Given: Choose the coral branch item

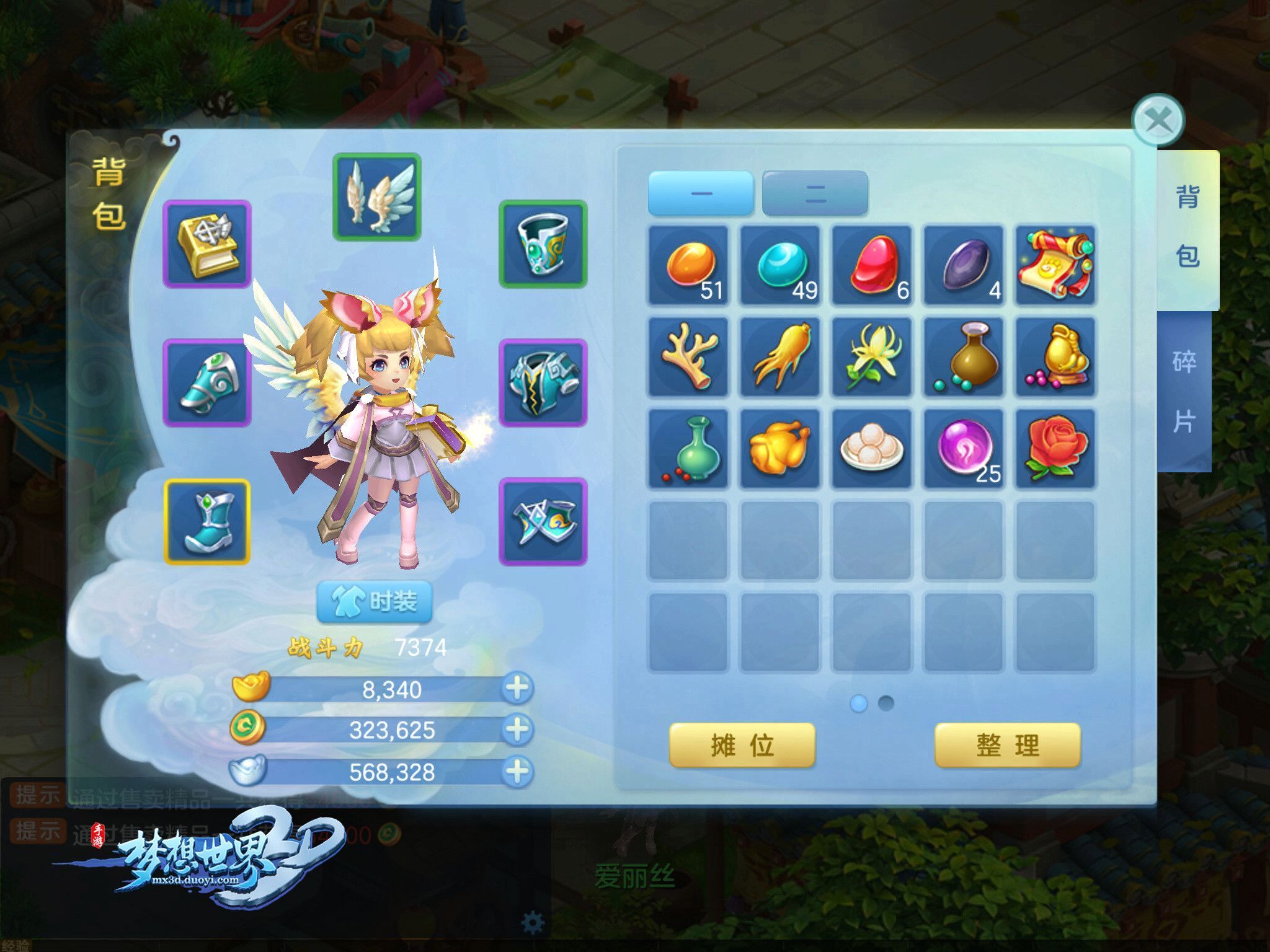Looking at the screenshot, I should (x=688, y=357).
